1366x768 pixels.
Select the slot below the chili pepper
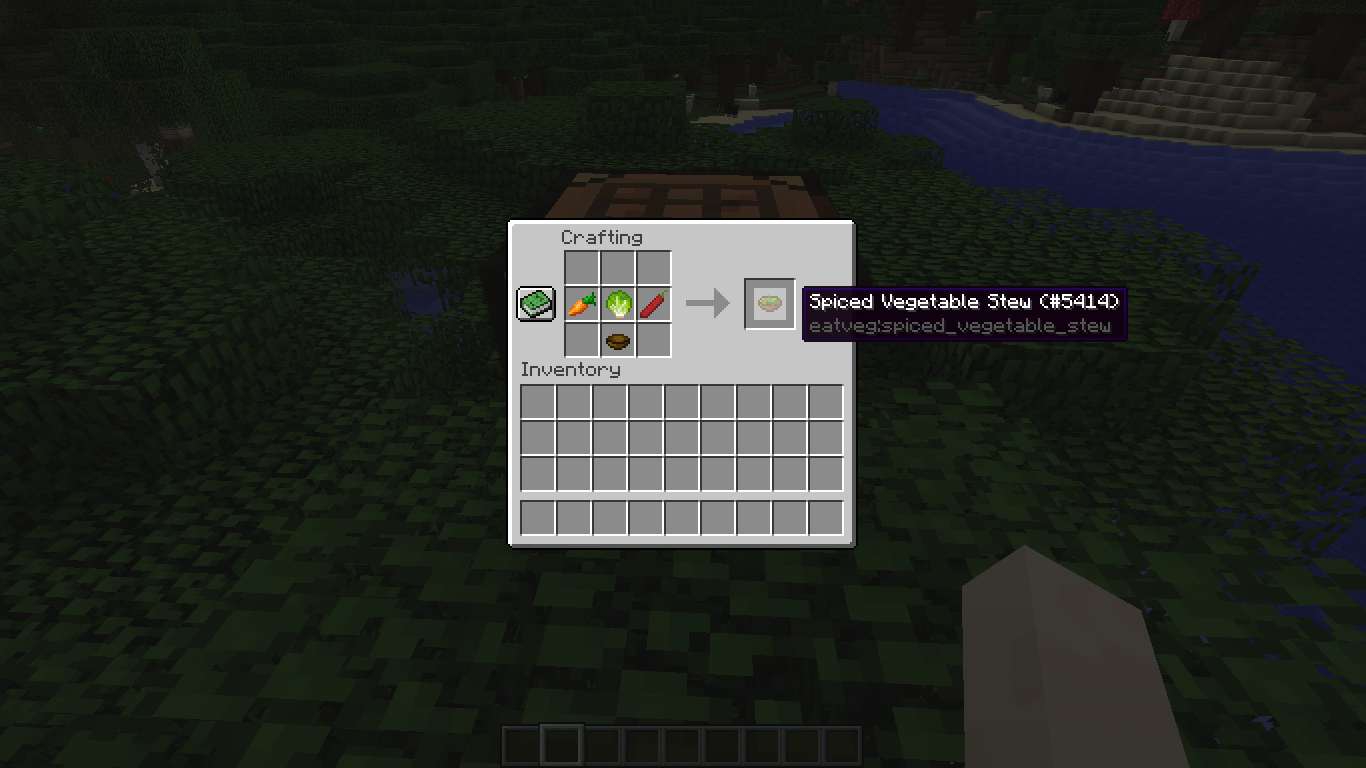tap(651, 339)
